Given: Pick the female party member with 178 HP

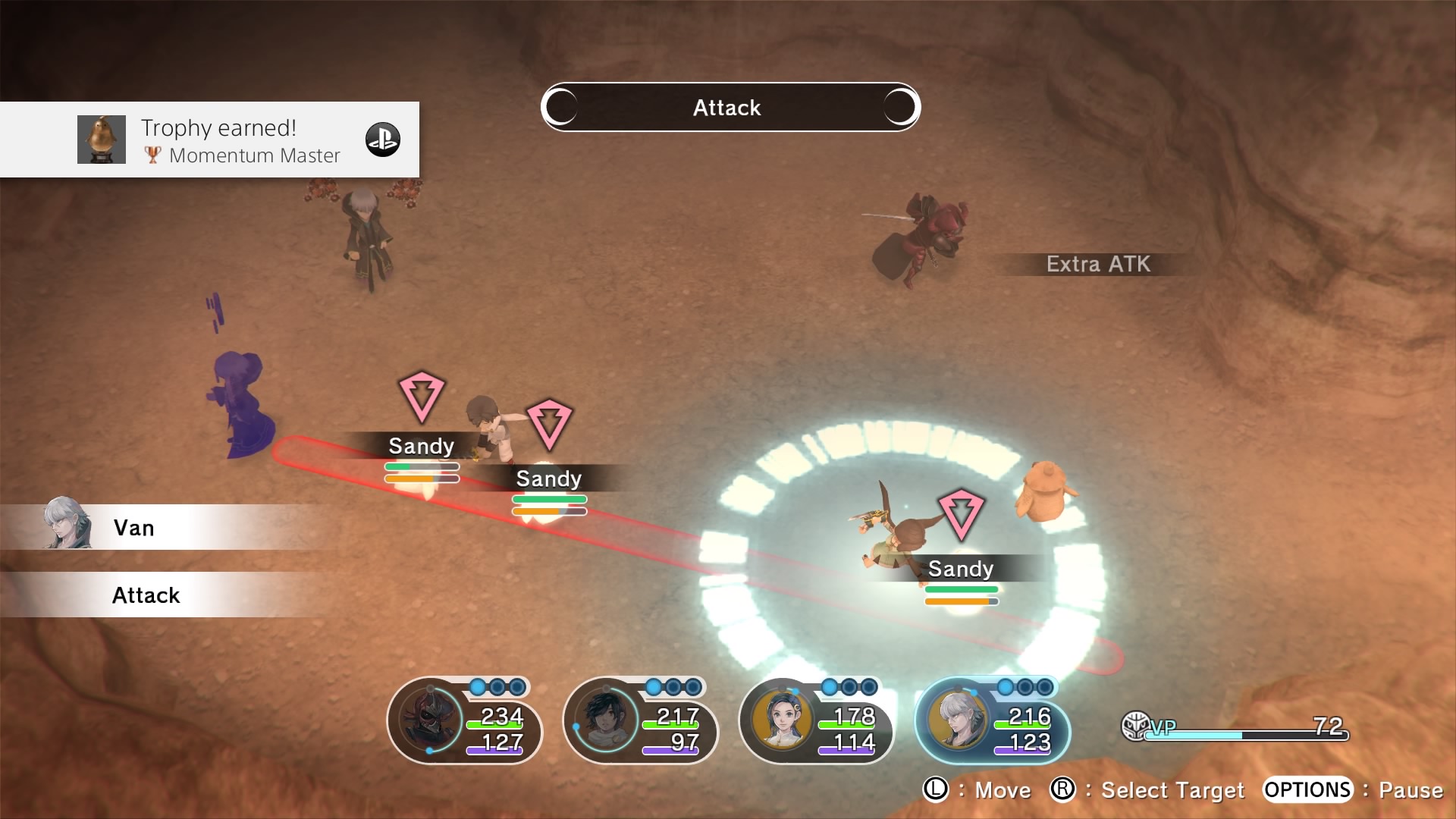Looking at the screenshot, I should coord(816,720).
